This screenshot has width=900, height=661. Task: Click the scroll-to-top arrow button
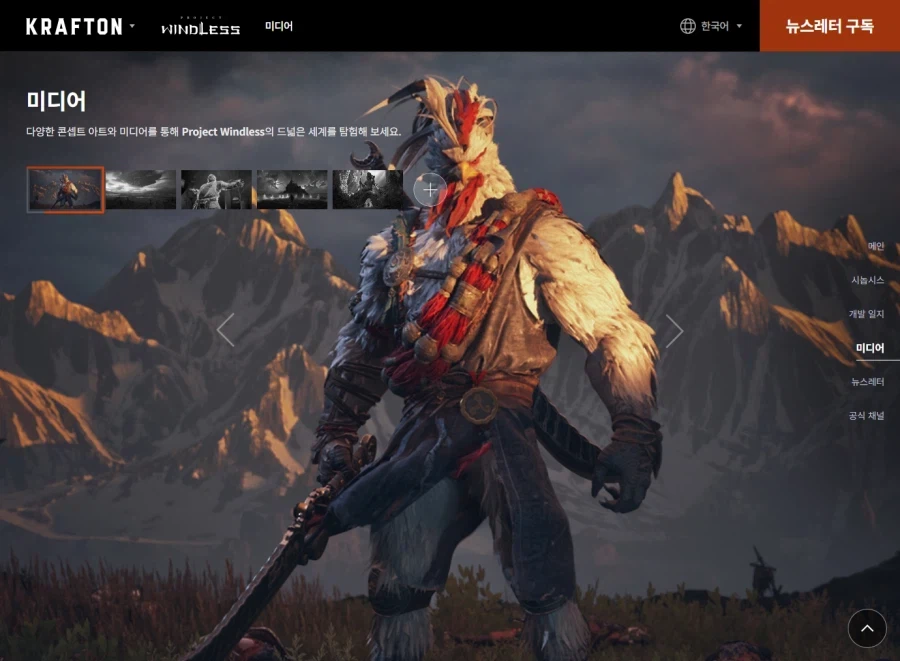867,628
